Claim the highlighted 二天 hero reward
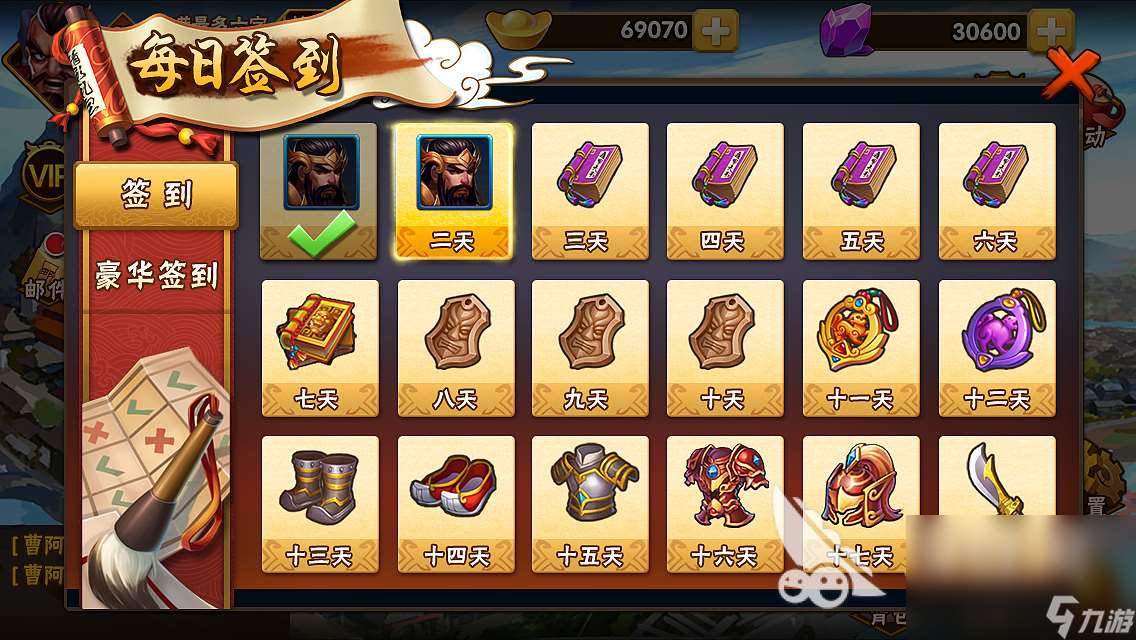Image resolution: width=1136 pixels, height=640 pixels. [454, 191]
